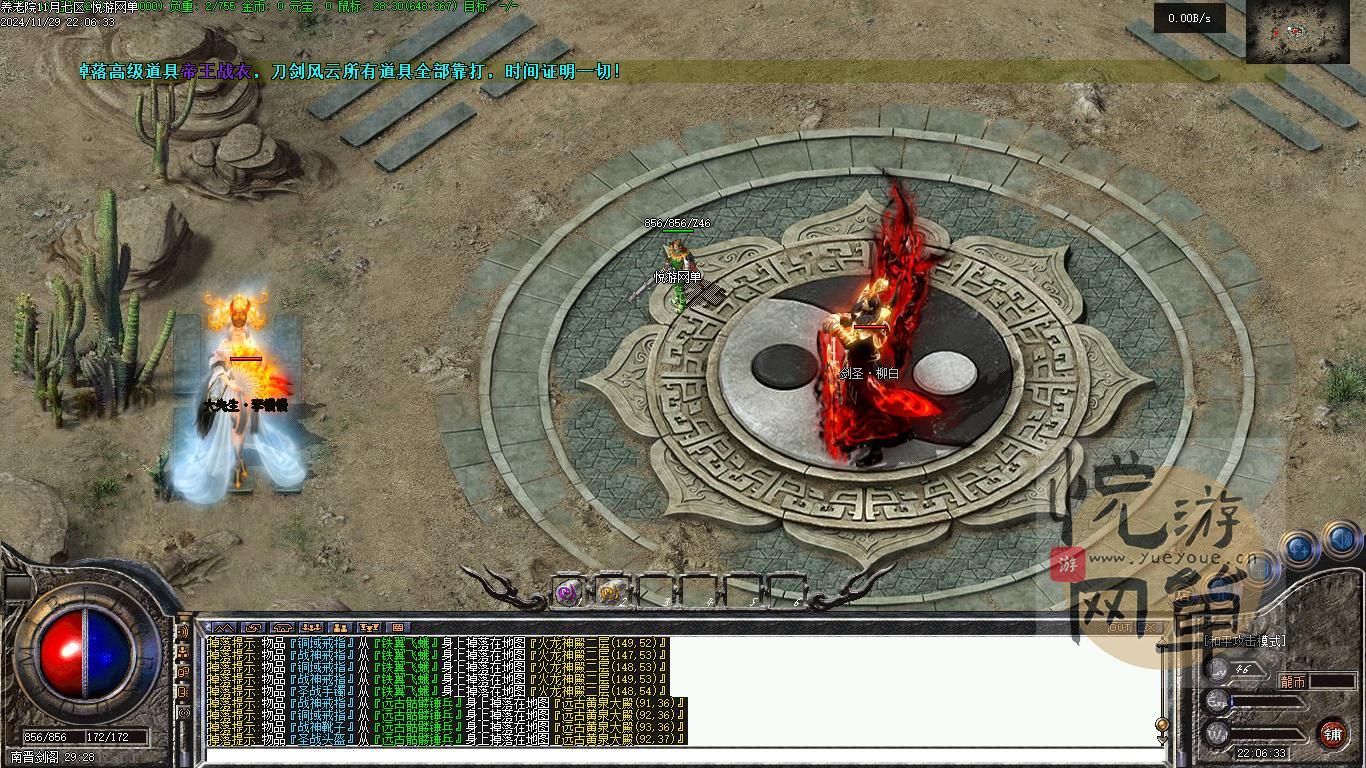This screenshot has width=1366, height=768.
Task: Click the keyboard icon at chat tab row end
Action: (x=397, y=628)
